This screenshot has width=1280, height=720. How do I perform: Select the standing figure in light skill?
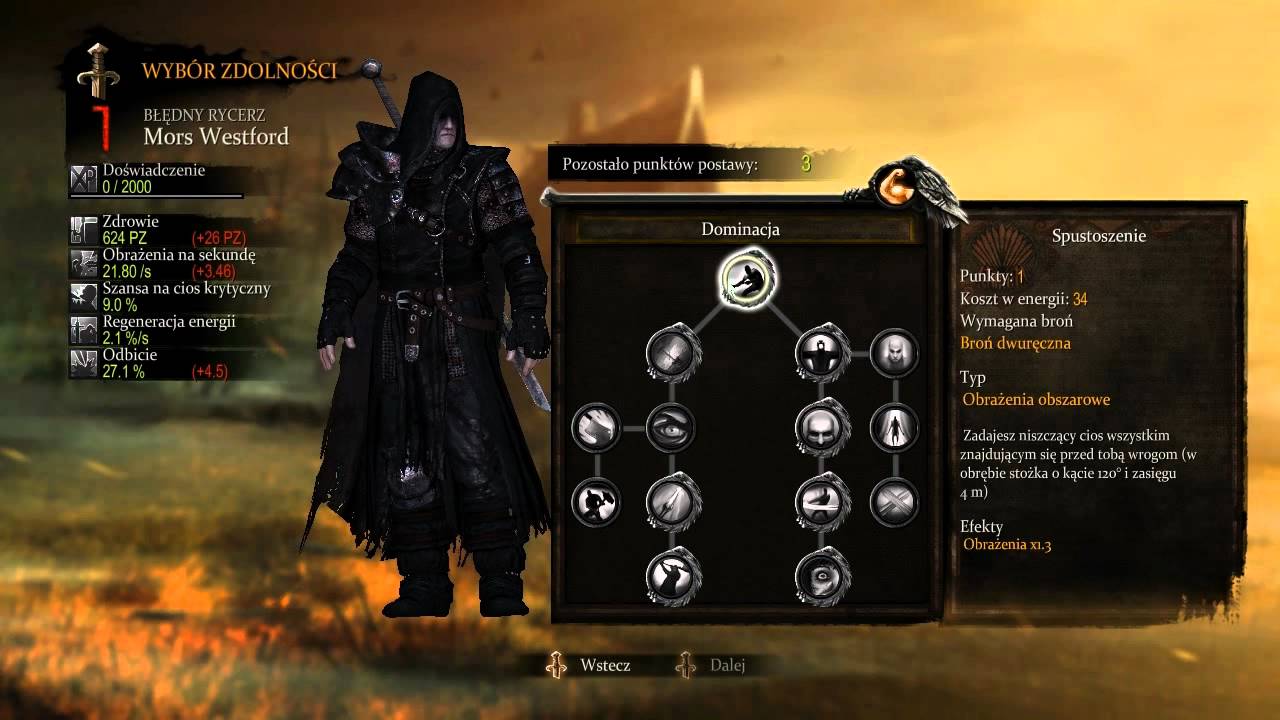[895, 427]
